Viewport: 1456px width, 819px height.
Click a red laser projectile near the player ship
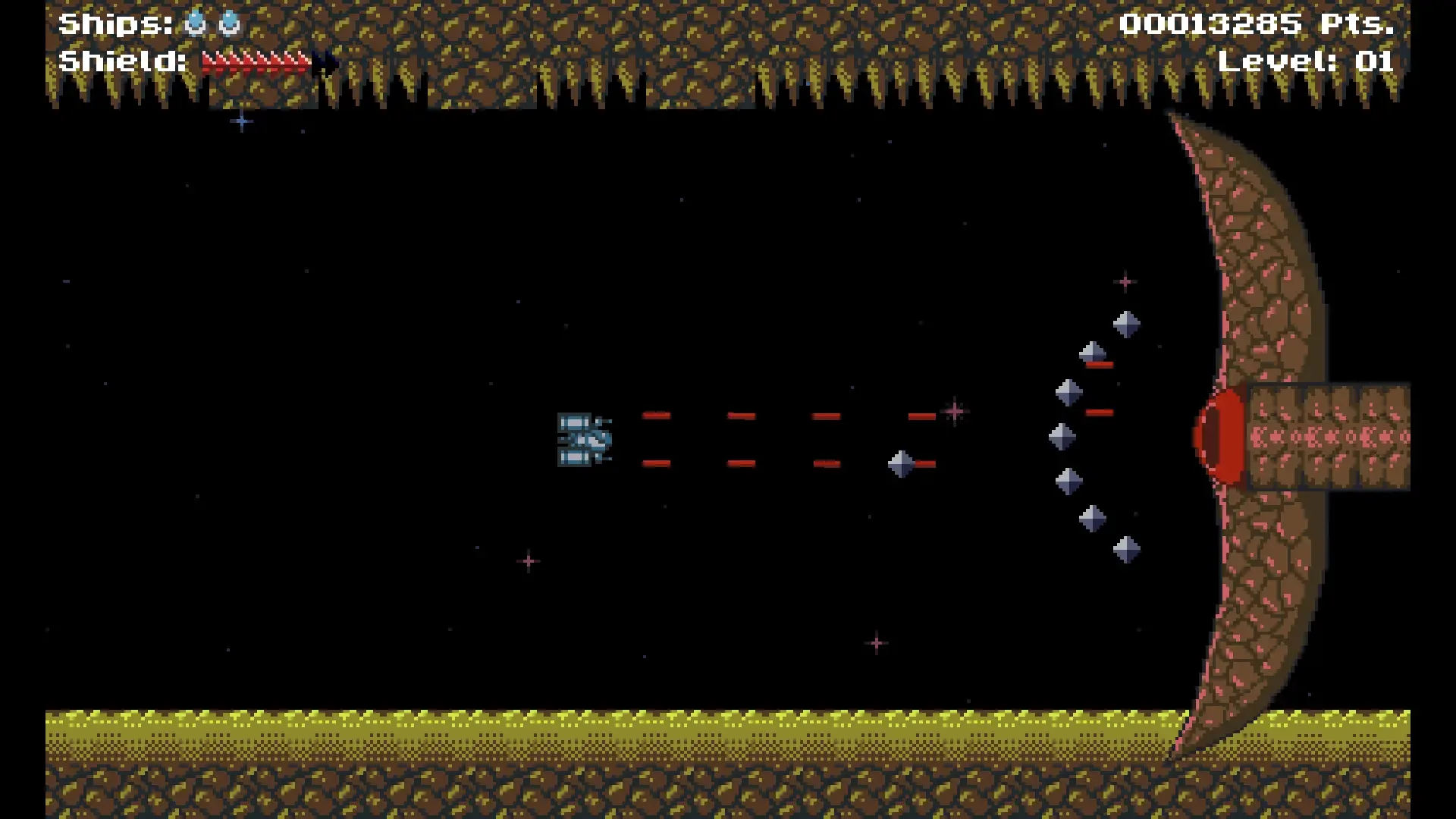point(657,414)
